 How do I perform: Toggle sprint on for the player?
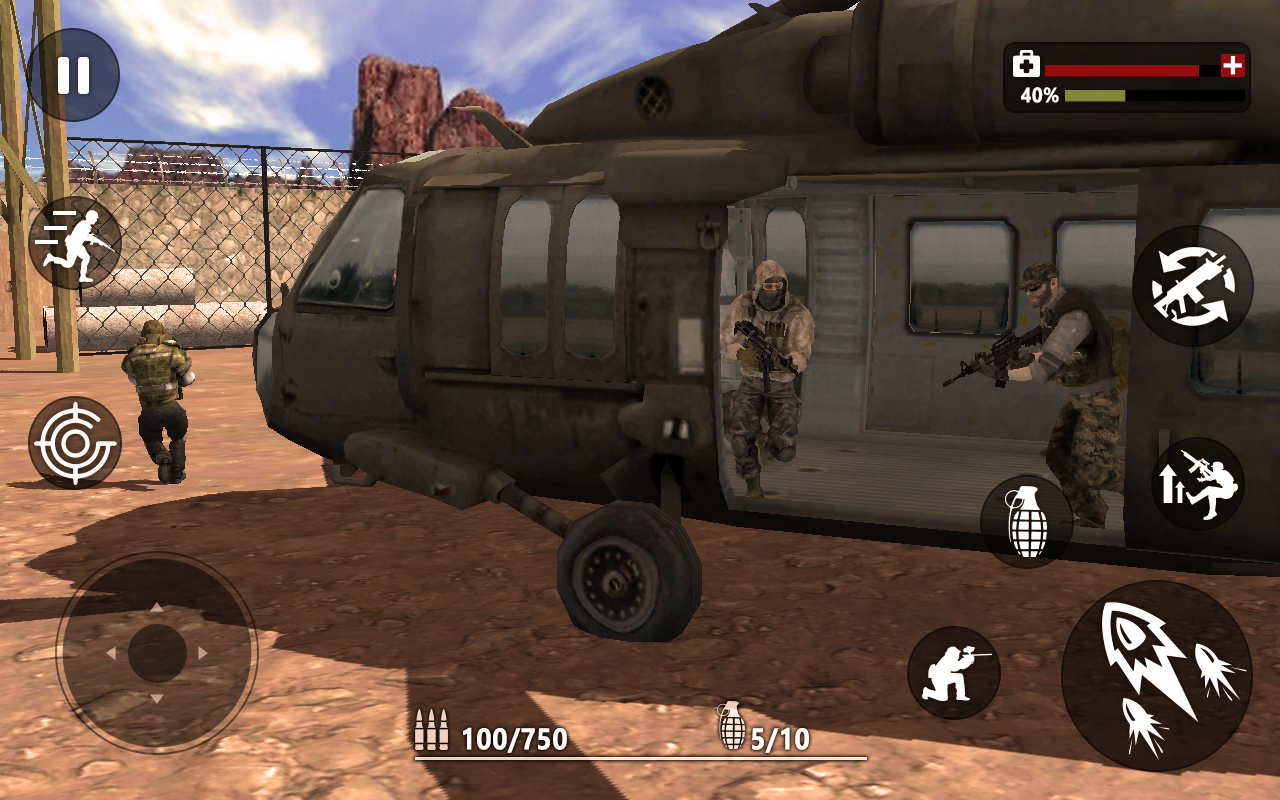coord(75,240)
